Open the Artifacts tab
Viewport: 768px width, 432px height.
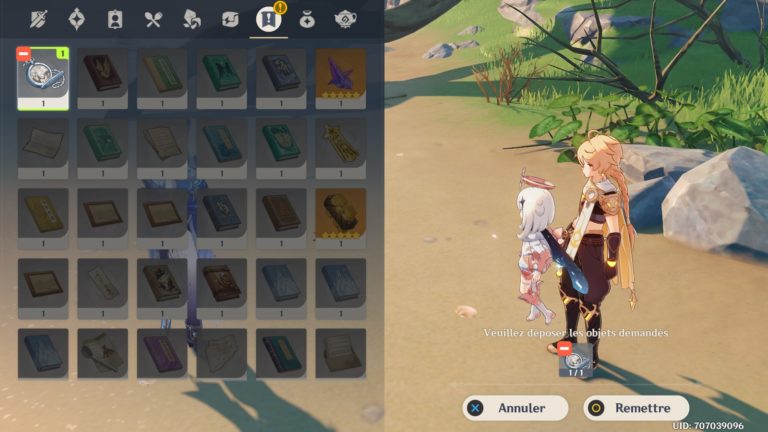point(77,18)
